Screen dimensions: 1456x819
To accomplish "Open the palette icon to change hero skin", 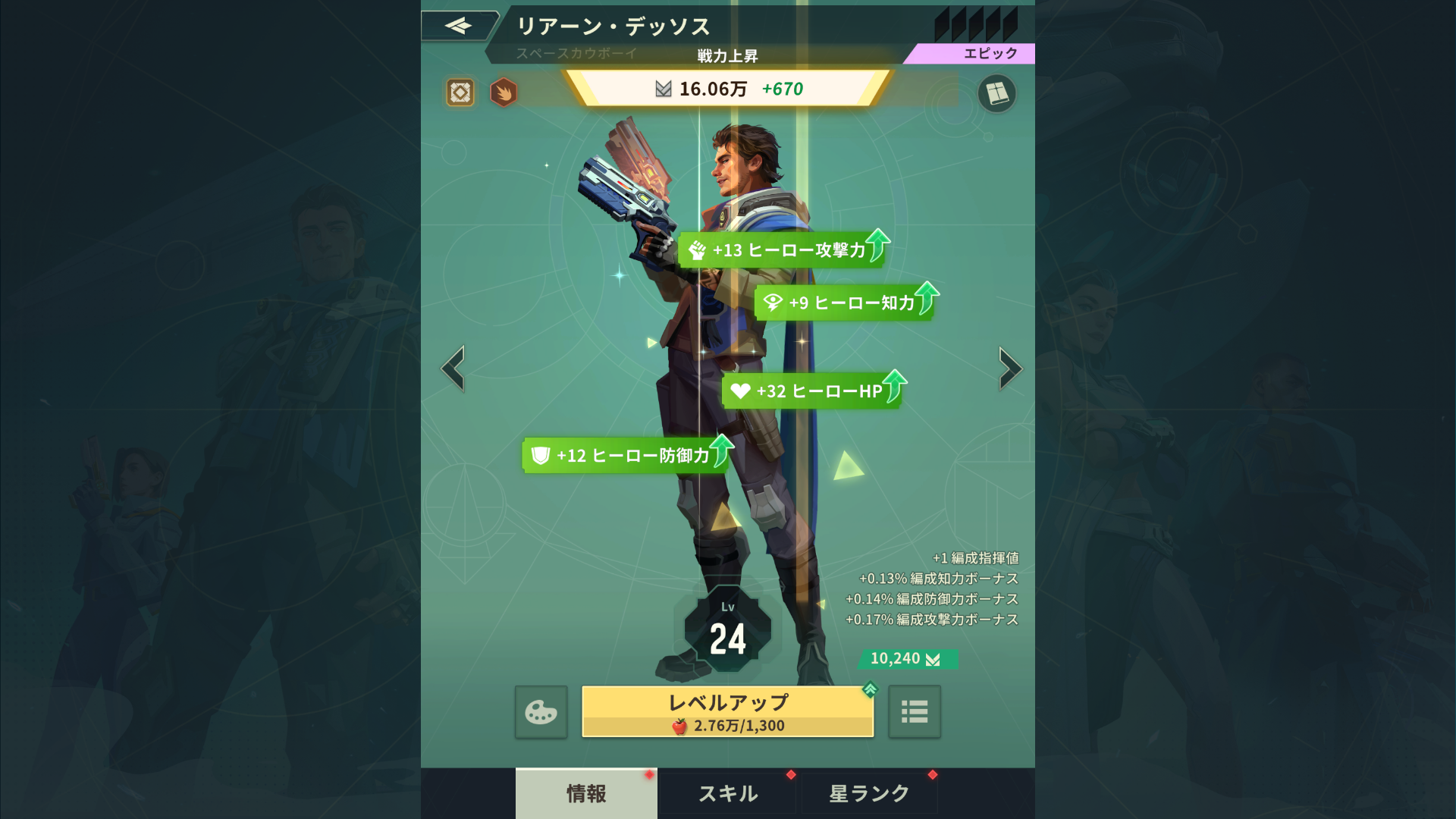I will (540, 711).
